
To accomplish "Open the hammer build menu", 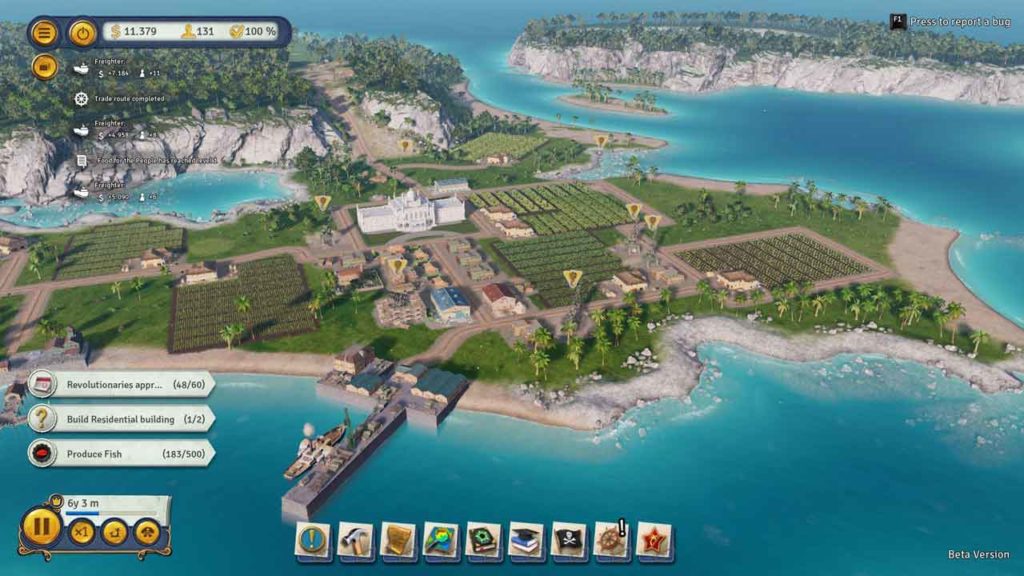I will pos(355,540).
